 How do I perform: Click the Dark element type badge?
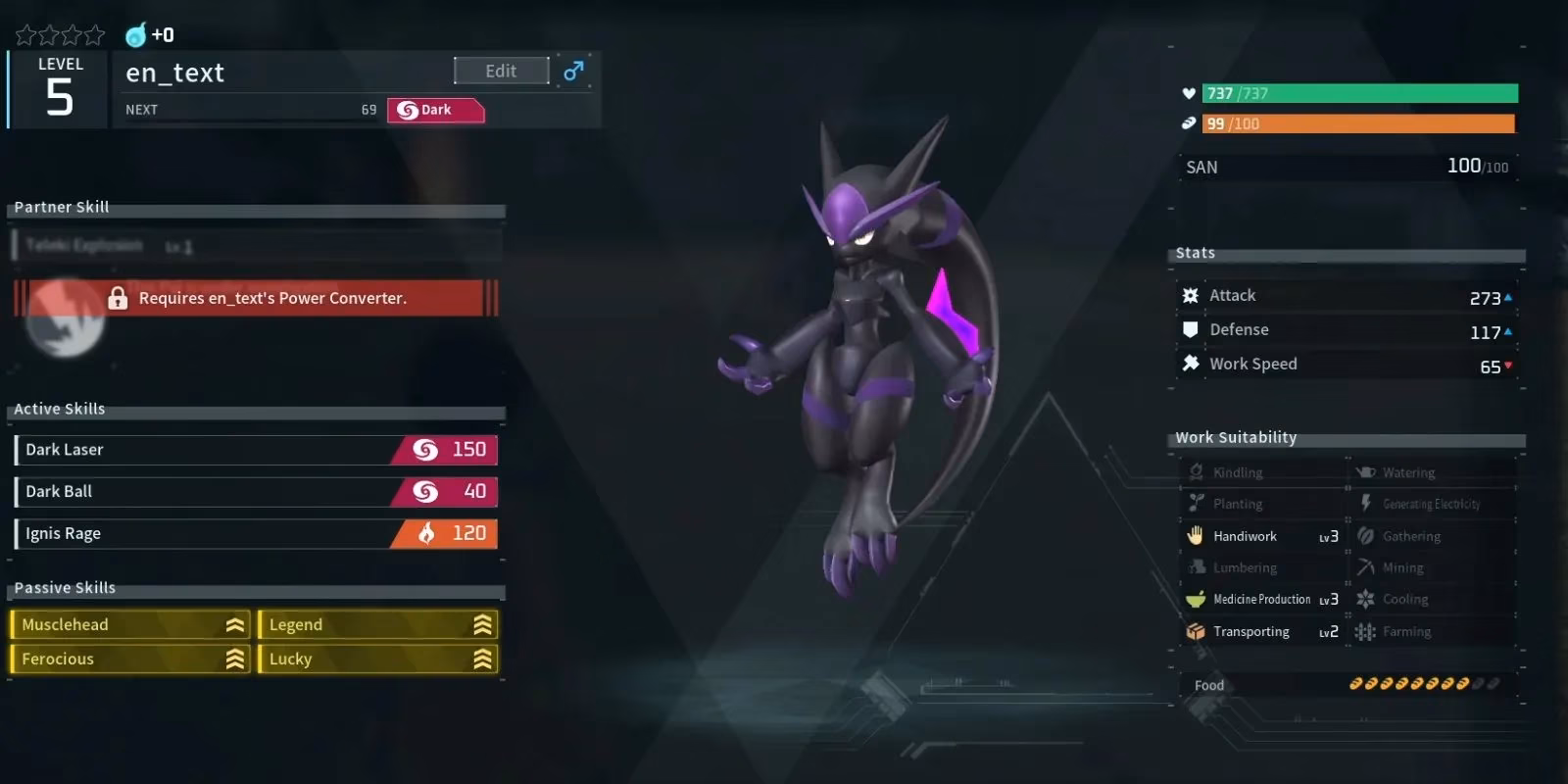tap(435, 110)
